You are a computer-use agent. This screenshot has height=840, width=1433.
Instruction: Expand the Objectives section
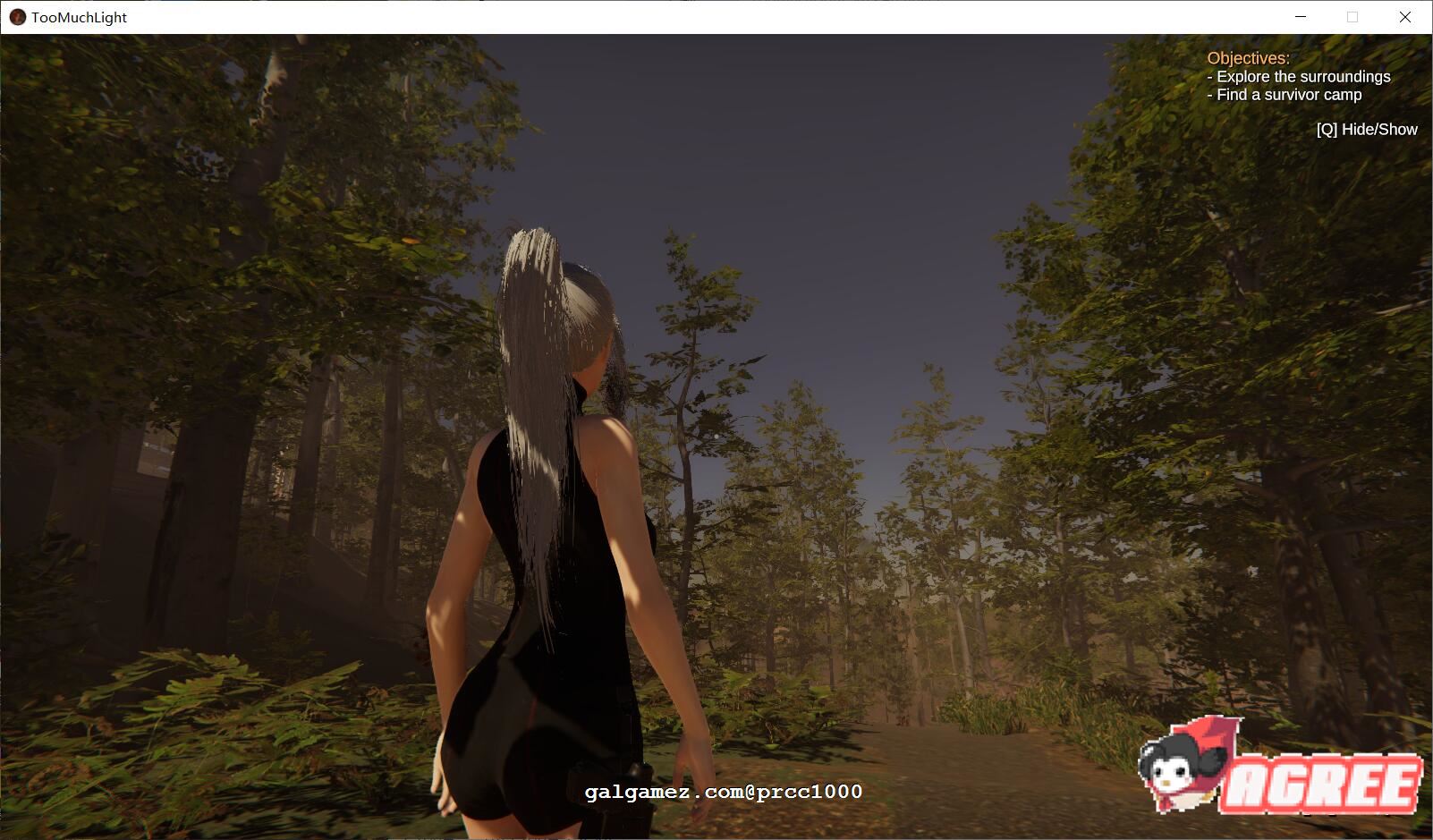(x=1249, y=56)
